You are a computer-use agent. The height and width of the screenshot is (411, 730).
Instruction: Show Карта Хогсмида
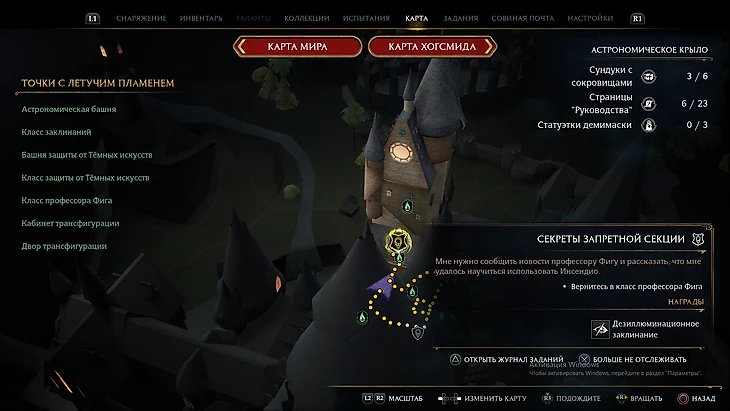433,46
